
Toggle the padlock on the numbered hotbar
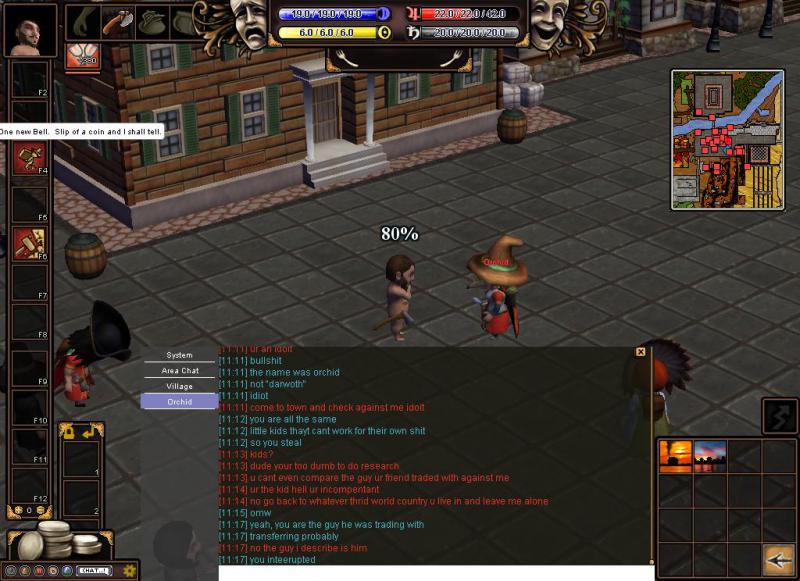68,431
